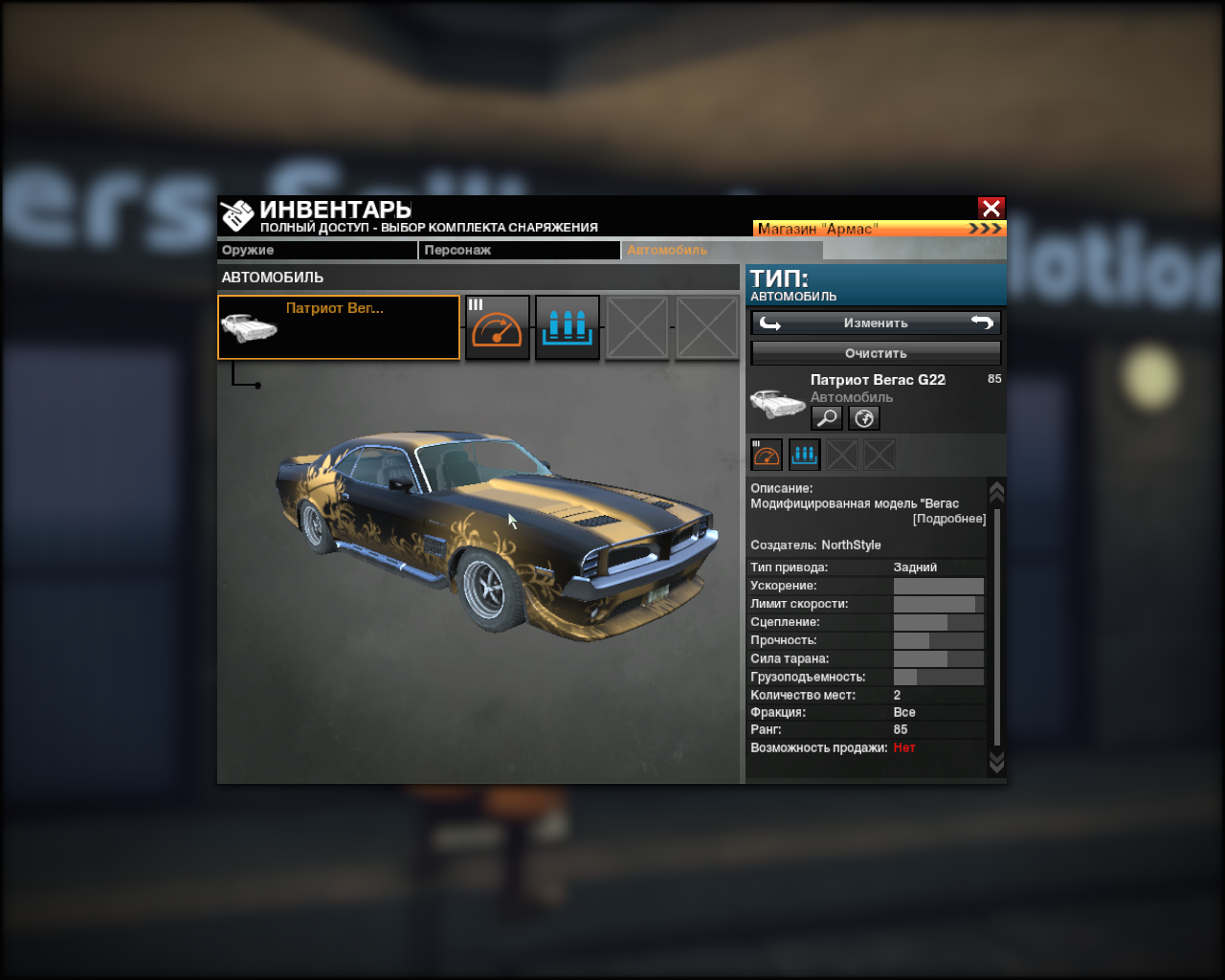1225x980 pixels.
Task: Click the Изменить button
Action: (x=876, y=323)
